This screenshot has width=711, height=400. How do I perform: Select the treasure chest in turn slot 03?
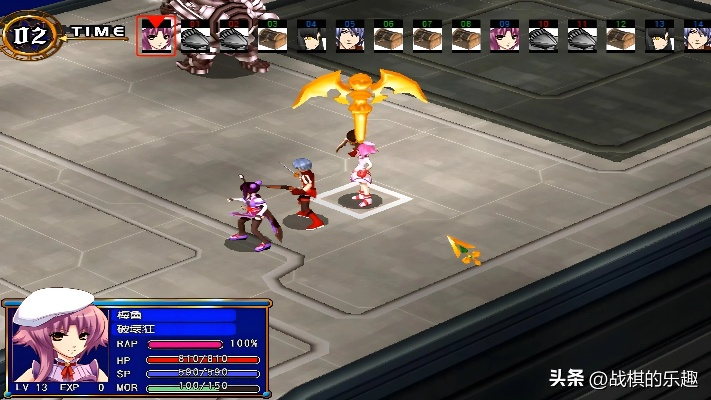click(x=272, y=38)
